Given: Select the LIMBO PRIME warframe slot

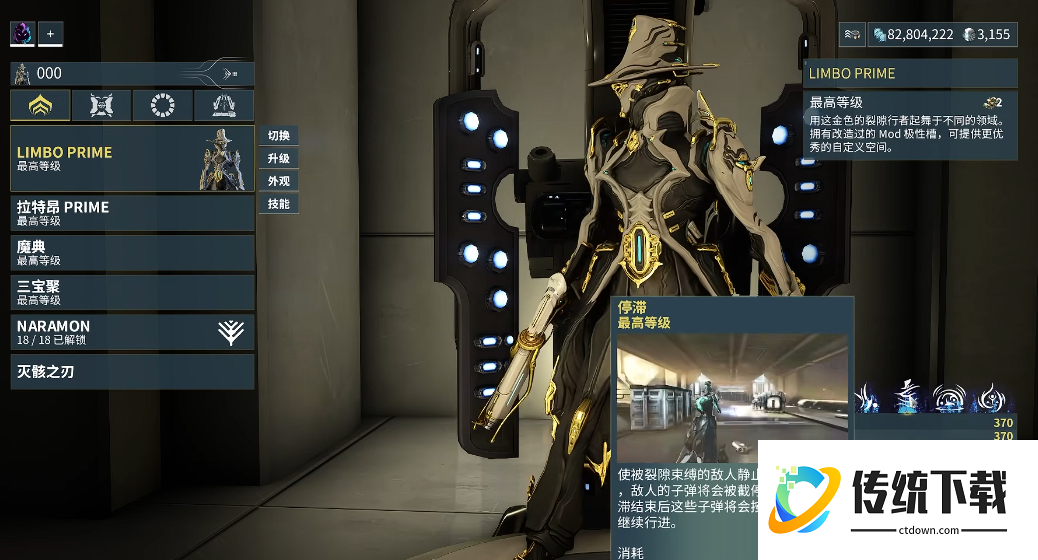Looking at the screenshot, I should click(x=132, y=159).
